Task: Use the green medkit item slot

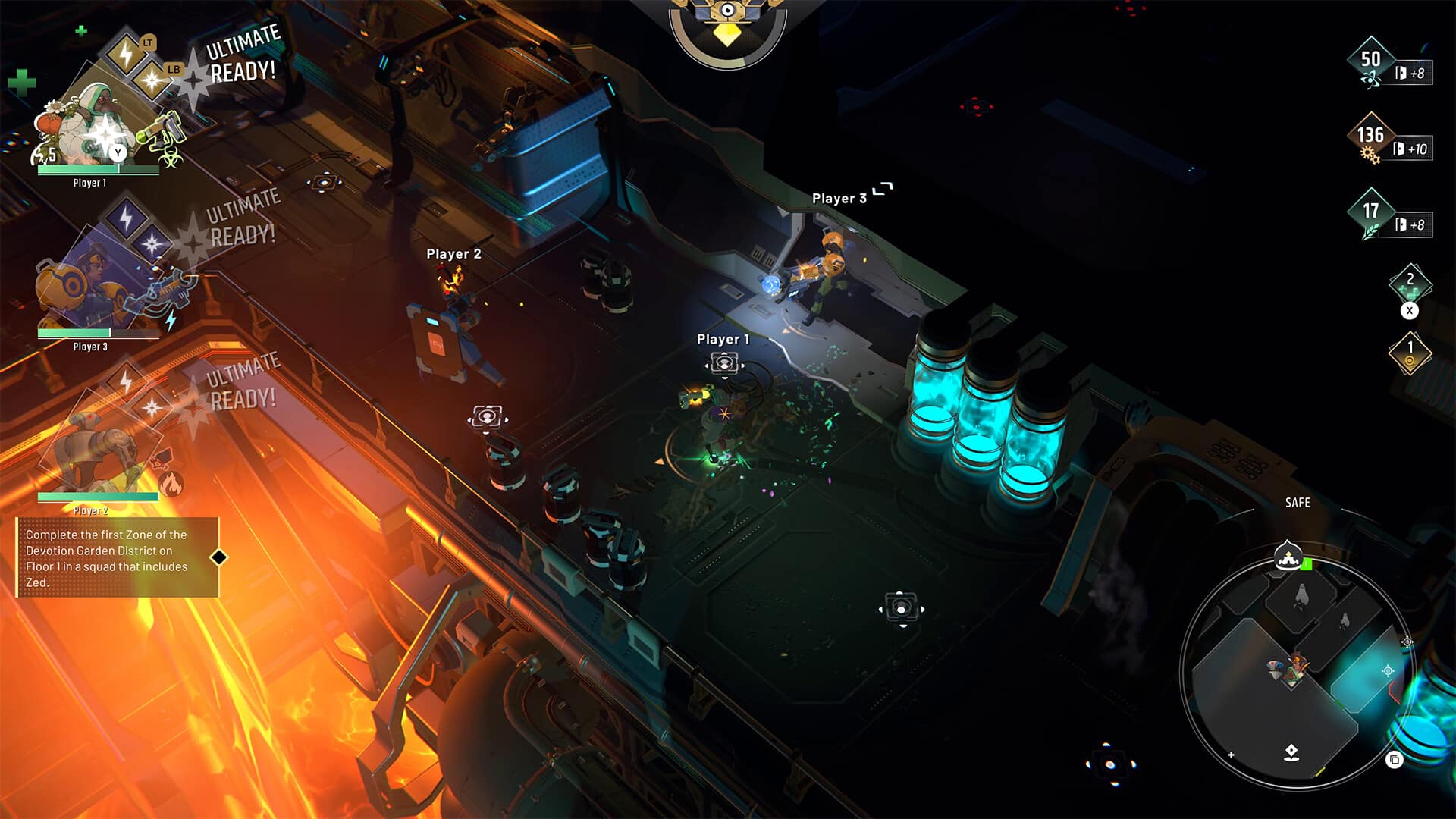Action: point(1410,284)
